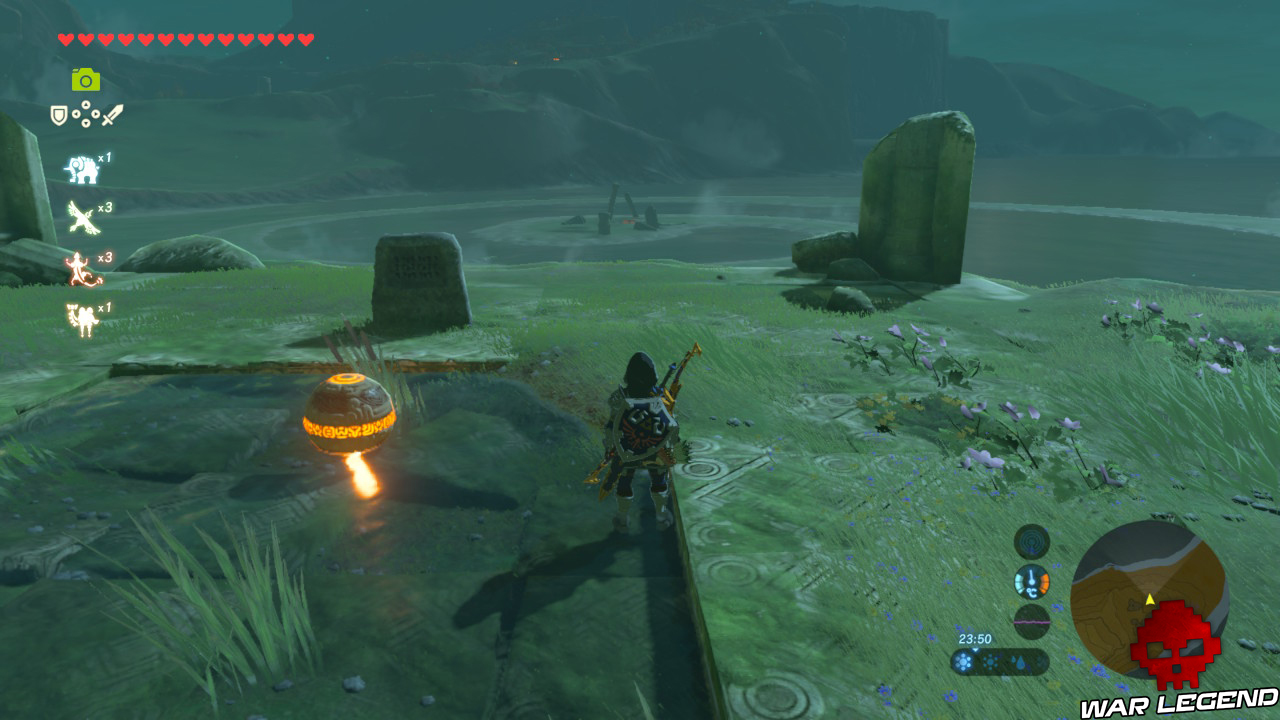Click Mipha's Grace elephant ability icon
Screen dimensions: 1280x720
coord(82,169)
